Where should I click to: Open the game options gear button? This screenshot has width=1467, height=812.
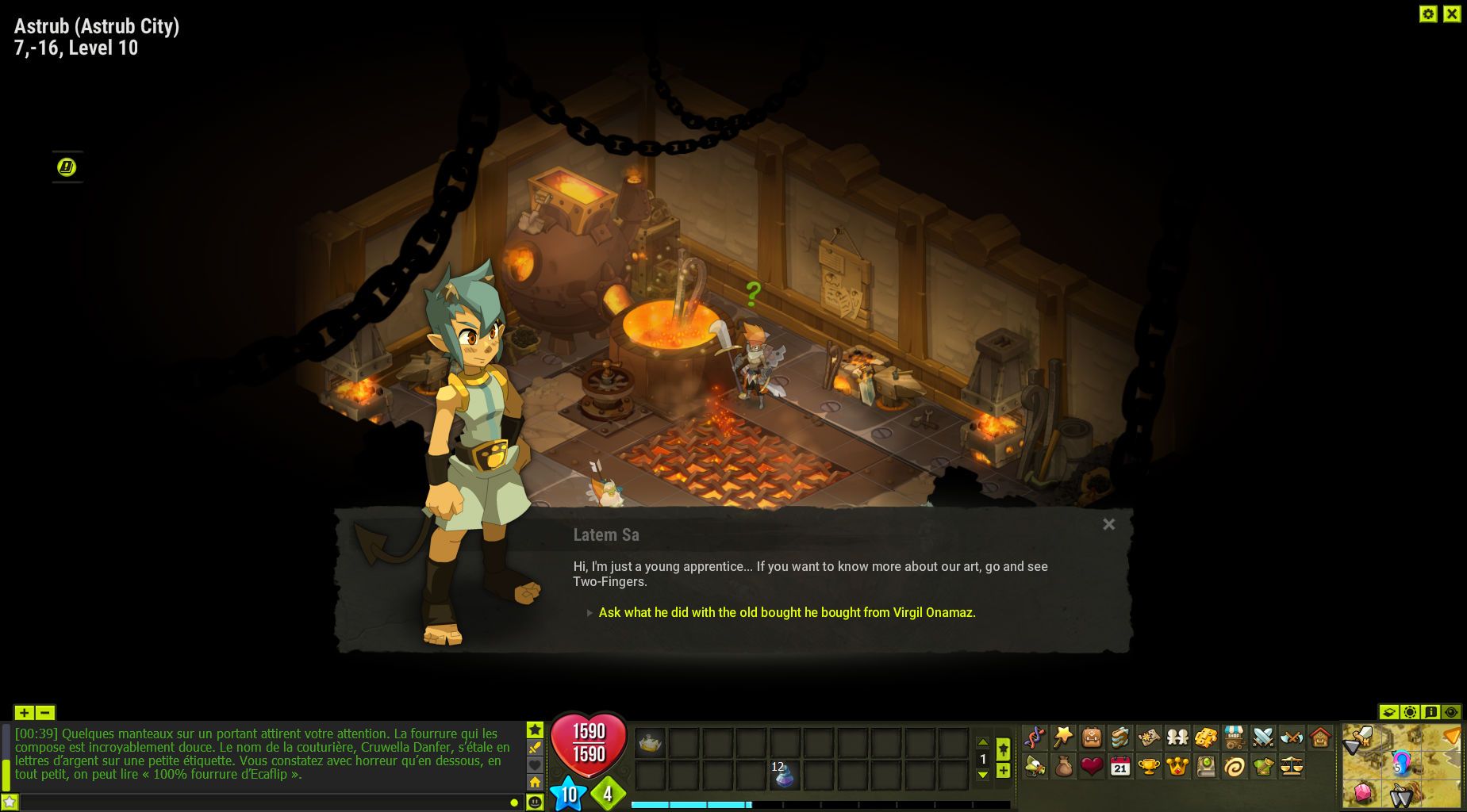tap(1428, 13)
